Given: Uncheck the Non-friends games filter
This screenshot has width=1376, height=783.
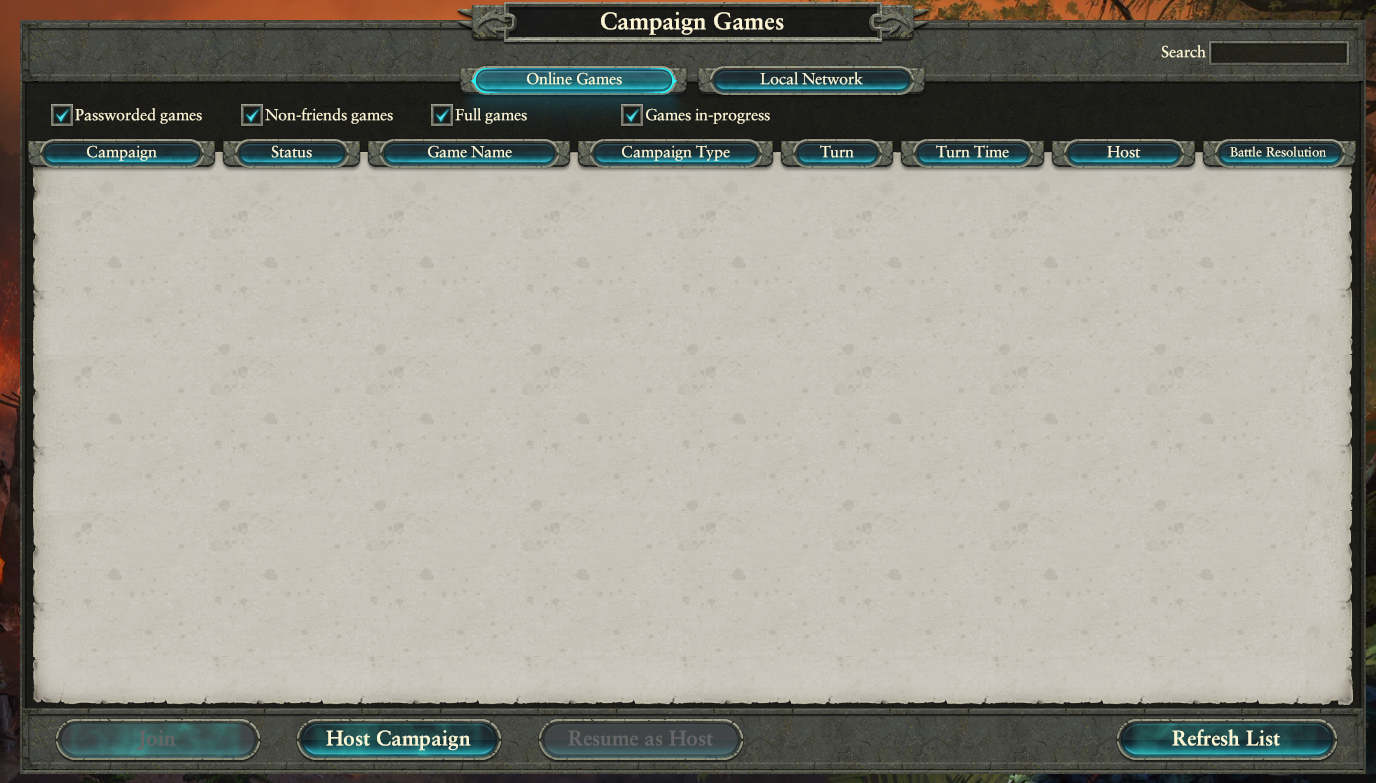Looking at the screenshot, I should 252,116.
